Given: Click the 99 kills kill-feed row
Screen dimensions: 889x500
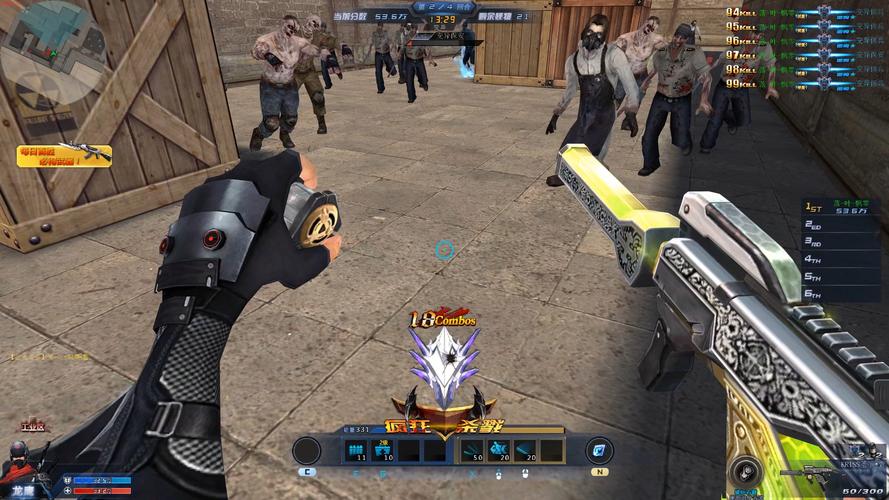Looking at the screenshot, I should (x=800, y=83).
